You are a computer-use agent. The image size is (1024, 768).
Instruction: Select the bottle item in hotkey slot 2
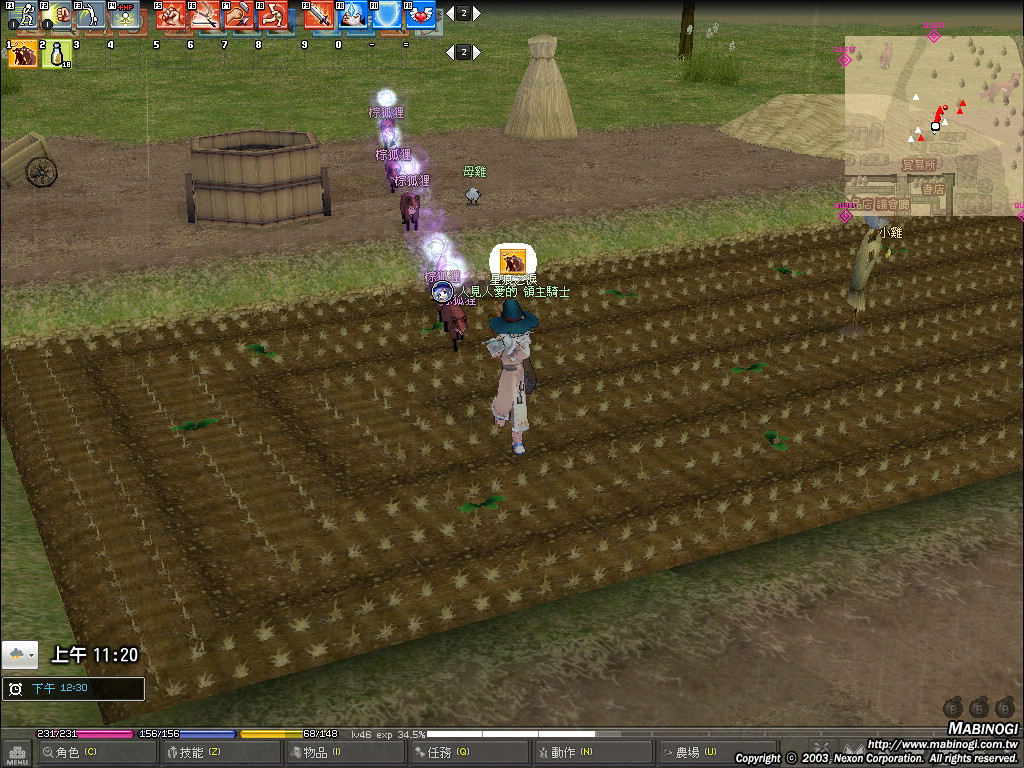(56, 54)
